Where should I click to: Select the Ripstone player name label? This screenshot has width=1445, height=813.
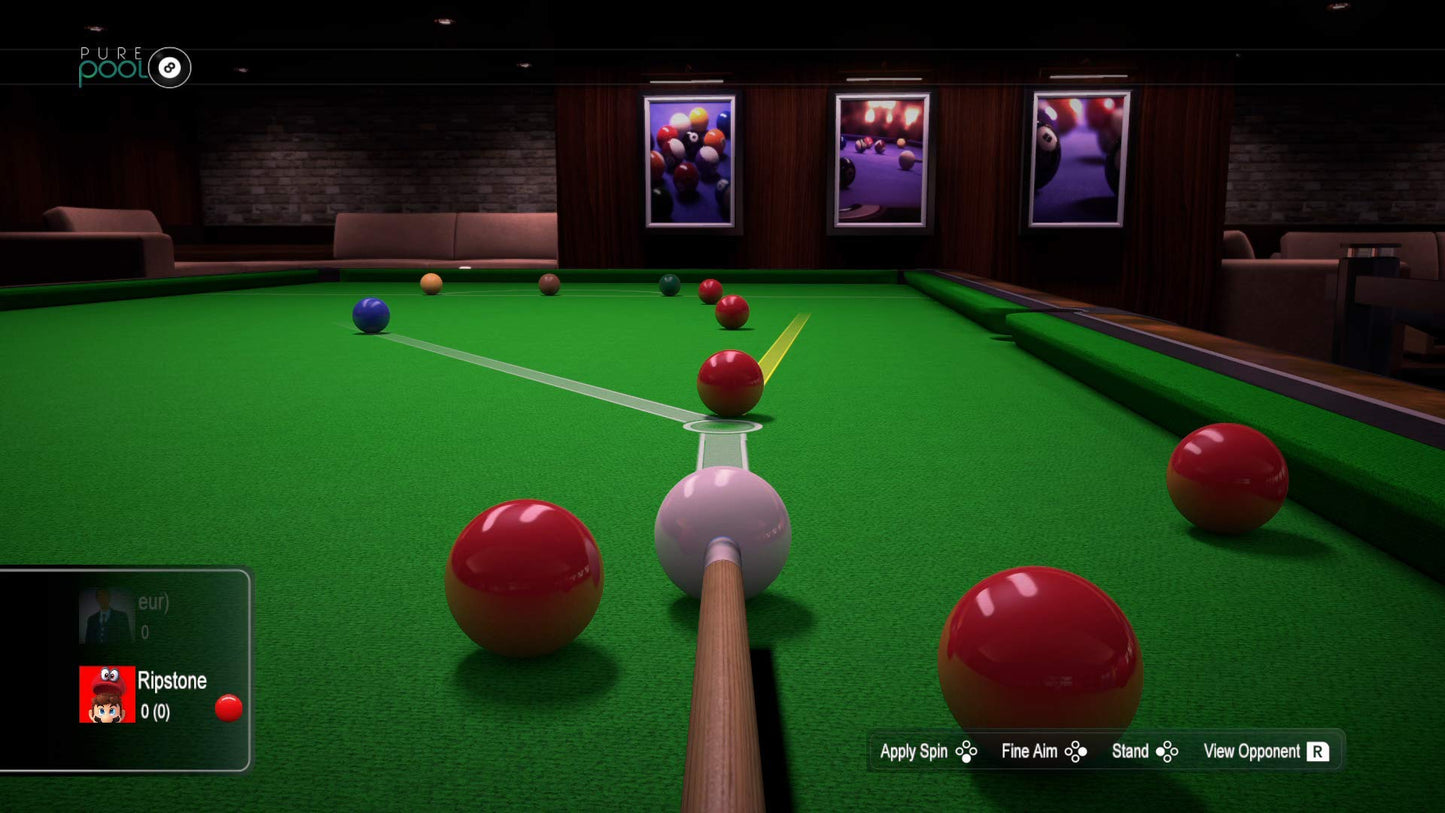click(x=173, y=681)
